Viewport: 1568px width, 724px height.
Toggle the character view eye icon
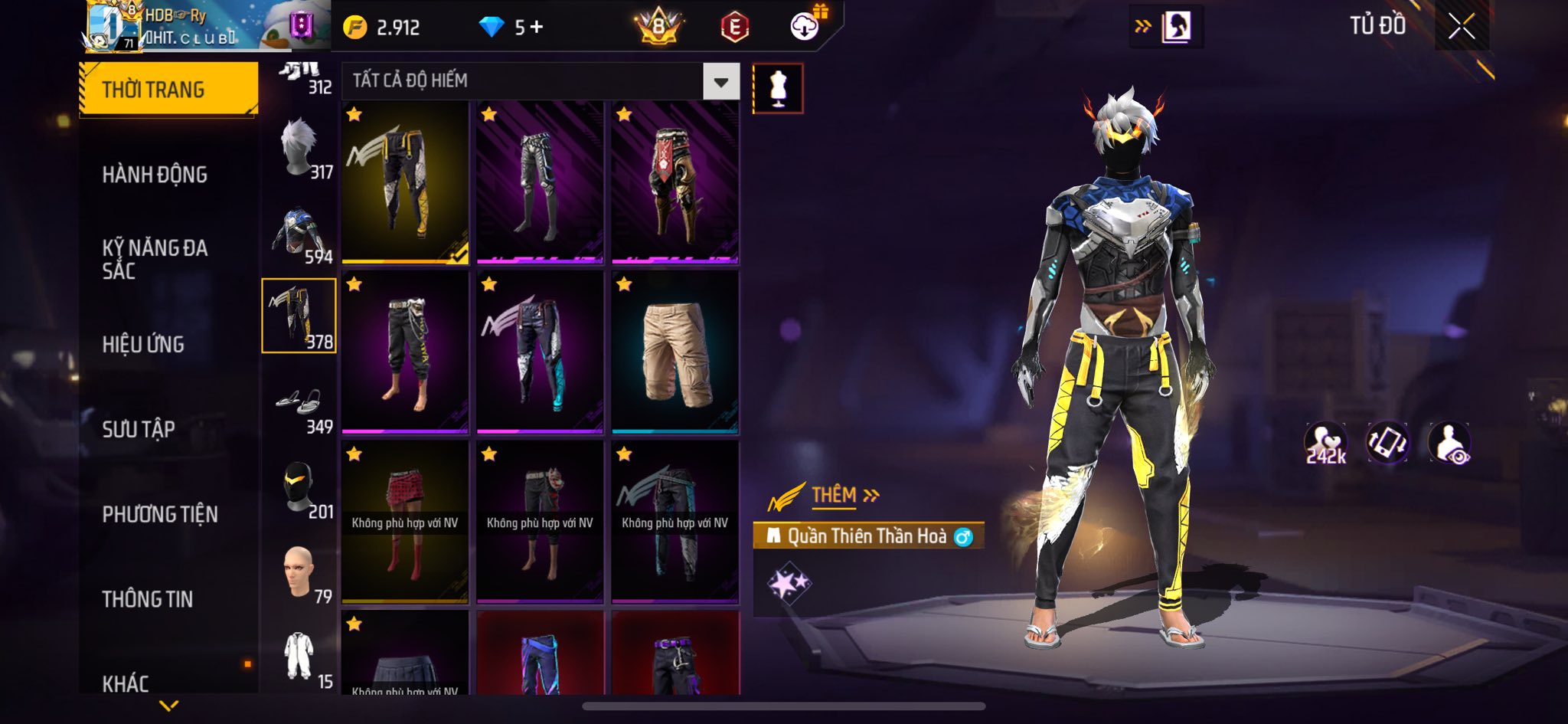(x=1449, y=443)
